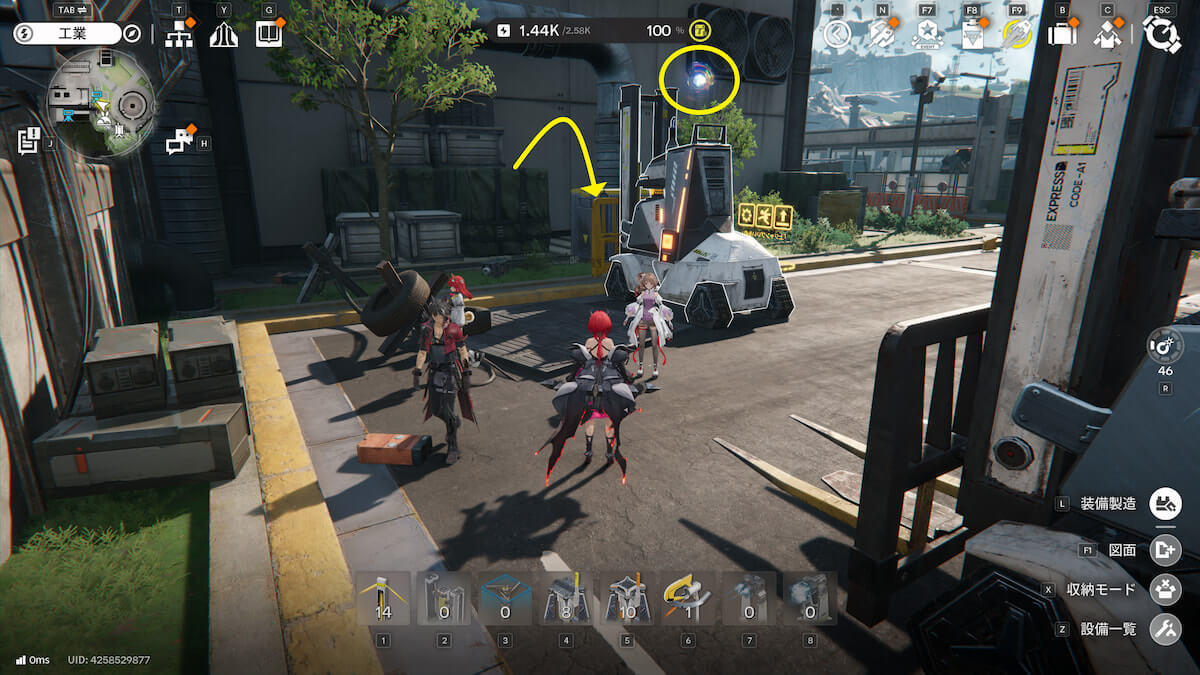Image resolution: width=1200 pixels, height=675 pixels.
Task: Open the event star badge icon
Action: [927, 35]
